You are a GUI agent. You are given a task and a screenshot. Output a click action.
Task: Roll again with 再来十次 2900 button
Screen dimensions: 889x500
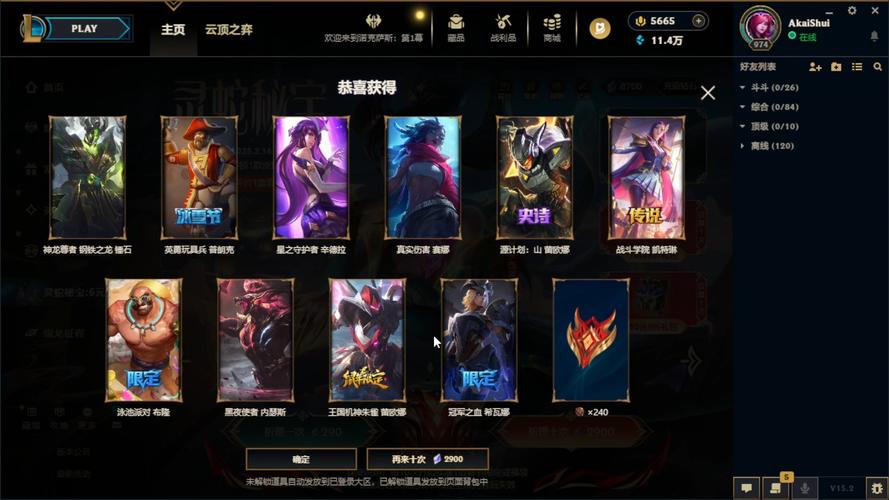(427, 459)
